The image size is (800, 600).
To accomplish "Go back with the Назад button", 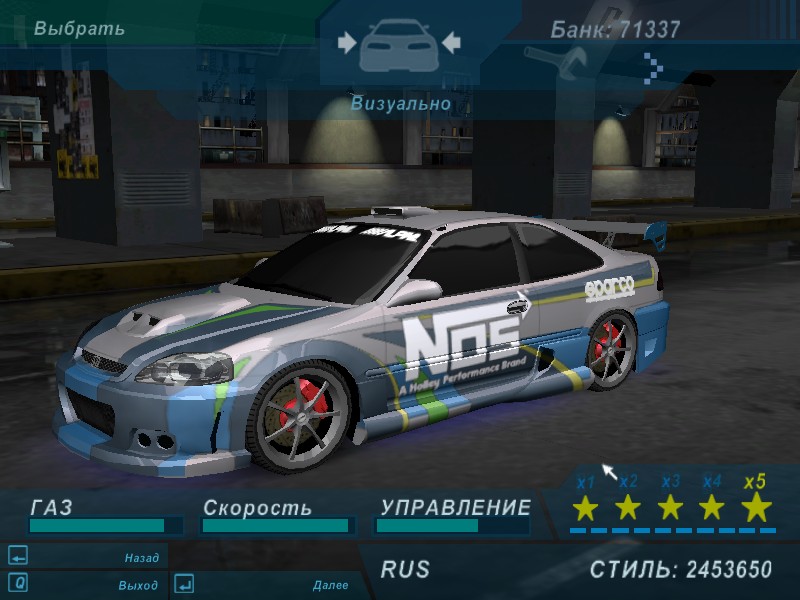I will [x=140, y=558].
